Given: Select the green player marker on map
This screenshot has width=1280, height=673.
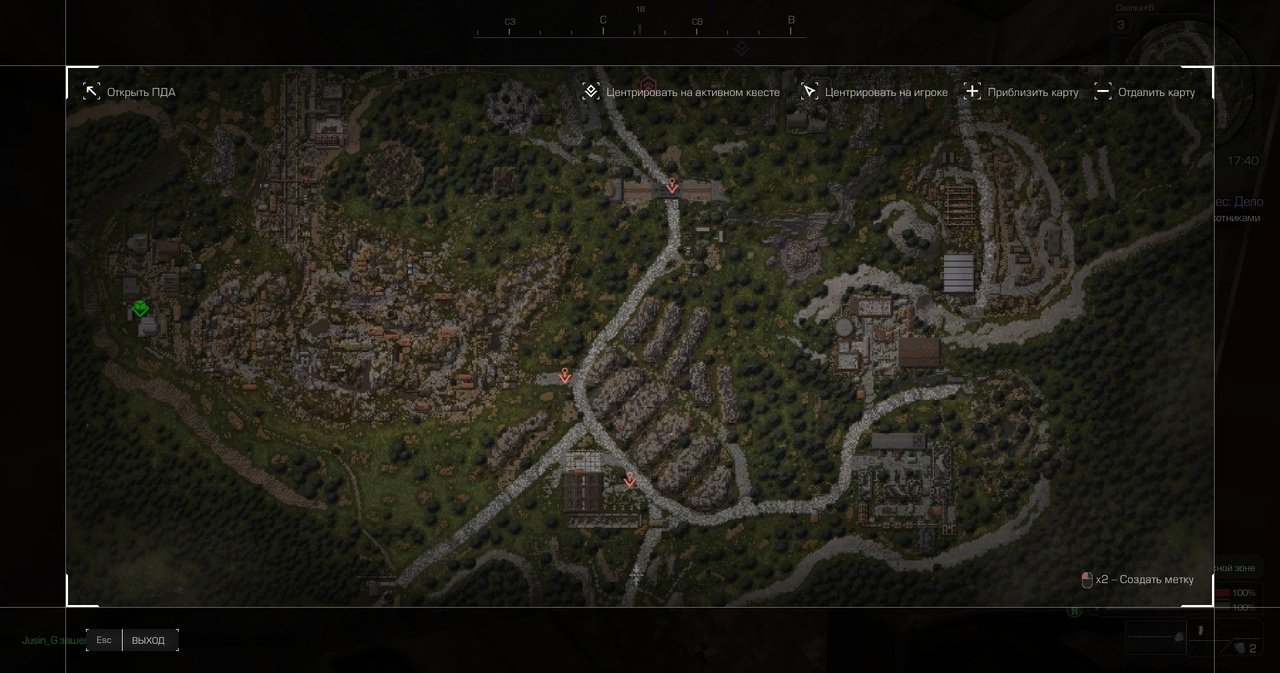Looking at the screenshot, I should [x=141, y=309].
